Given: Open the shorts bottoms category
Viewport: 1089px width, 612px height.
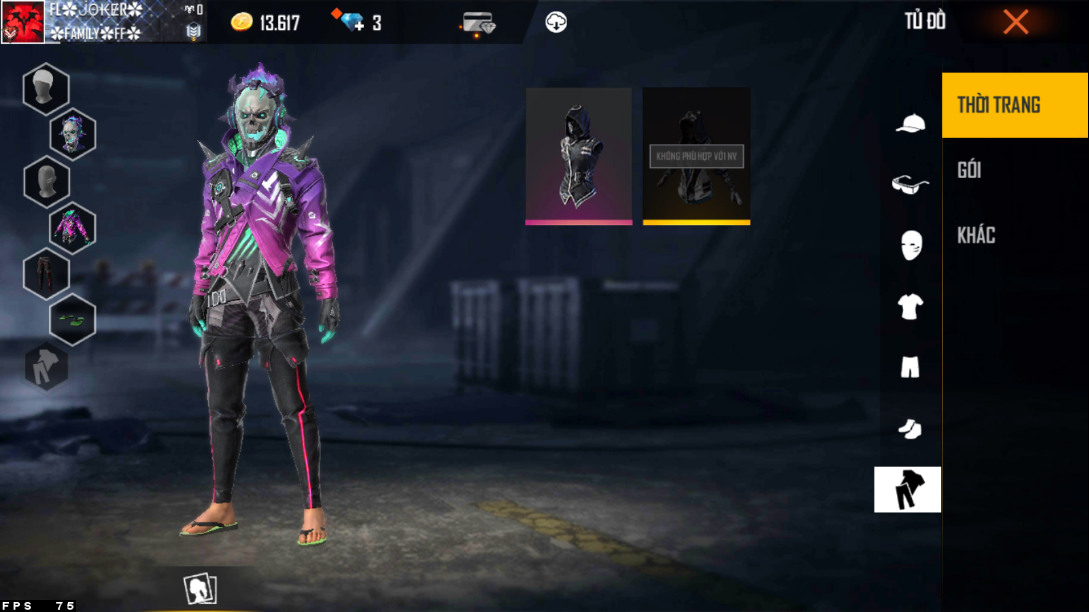Looking at the screenshot, I should [909, 367].
